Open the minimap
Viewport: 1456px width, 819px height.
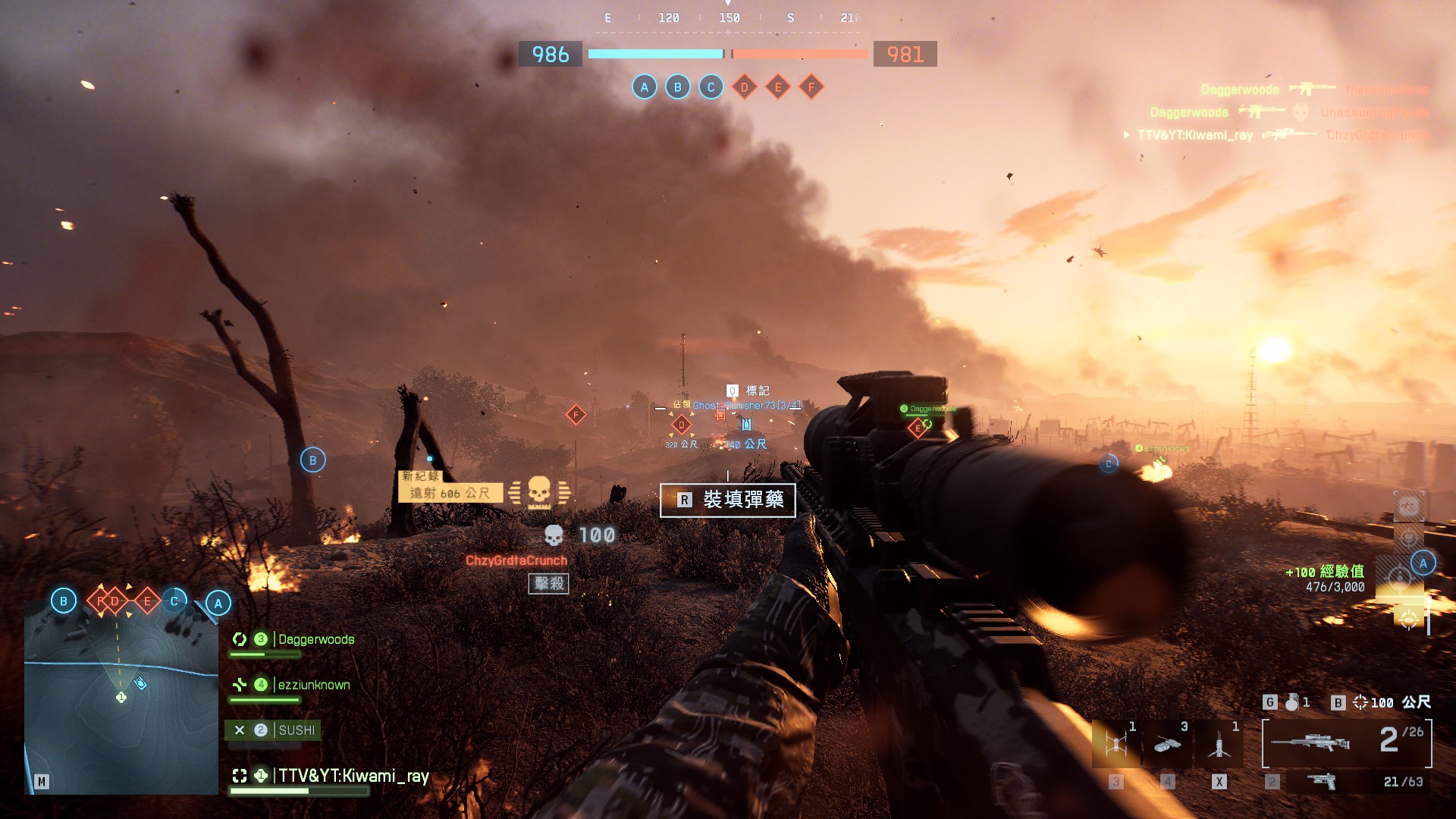121,698
